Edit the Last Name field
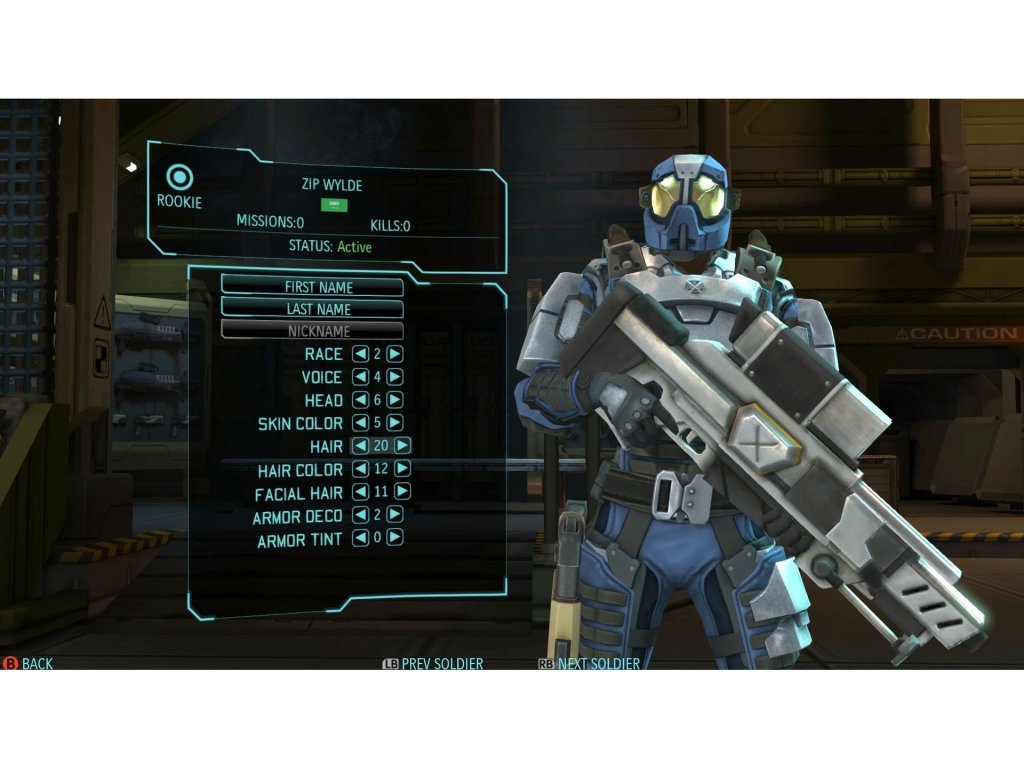1024x768 pixels. 312,309
